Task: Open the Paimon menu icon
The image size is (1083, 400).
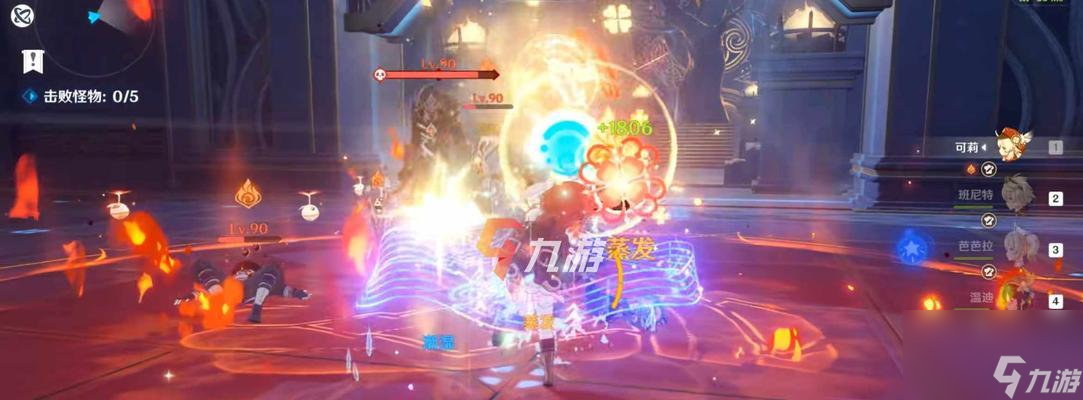Action: [x=22, y=15]
